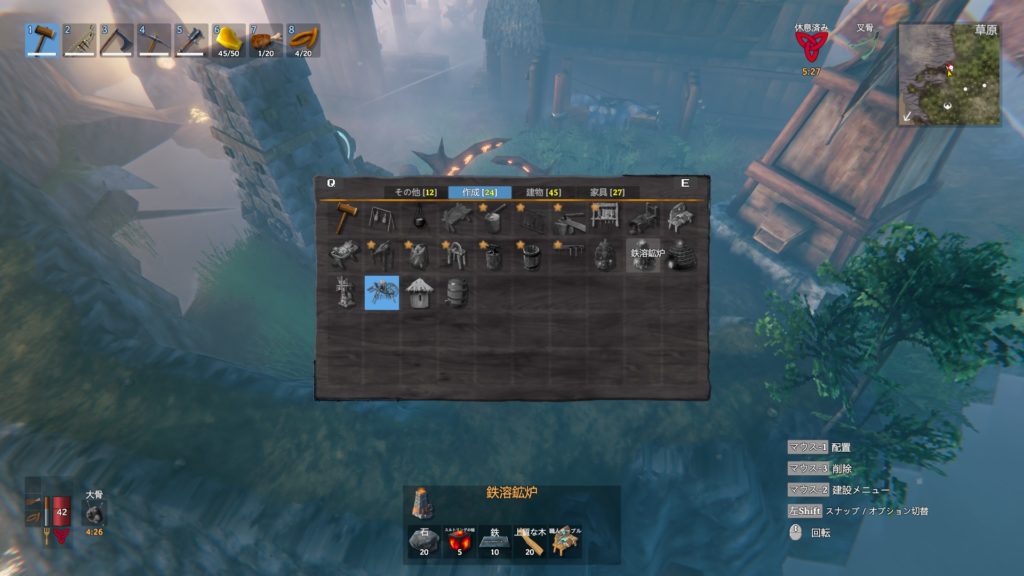The image size is (1024, 576).
Task: Select the hanging cooking pot piece
Action: coord(419,218)
